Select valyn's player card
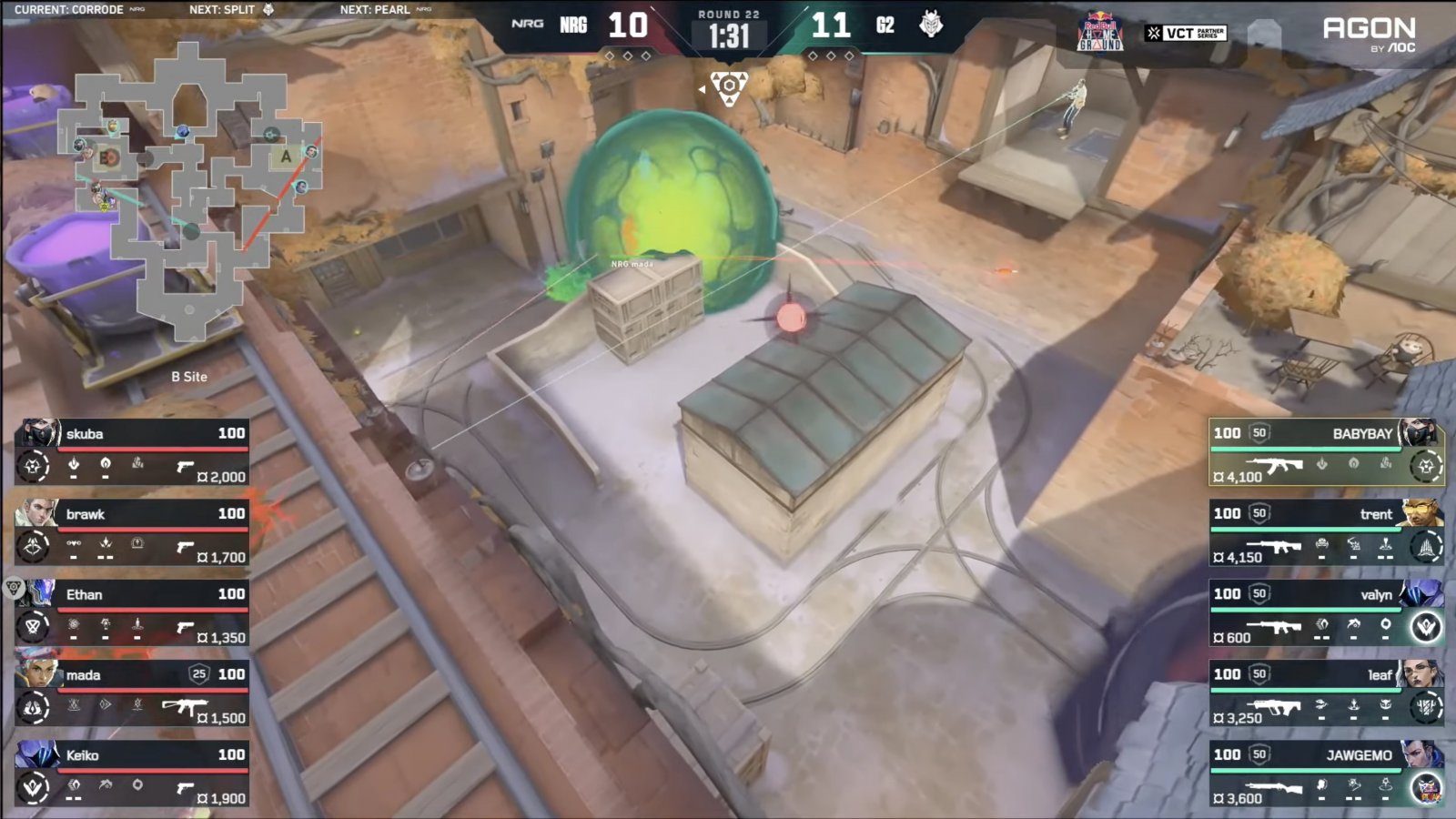 coord(1326,613)
